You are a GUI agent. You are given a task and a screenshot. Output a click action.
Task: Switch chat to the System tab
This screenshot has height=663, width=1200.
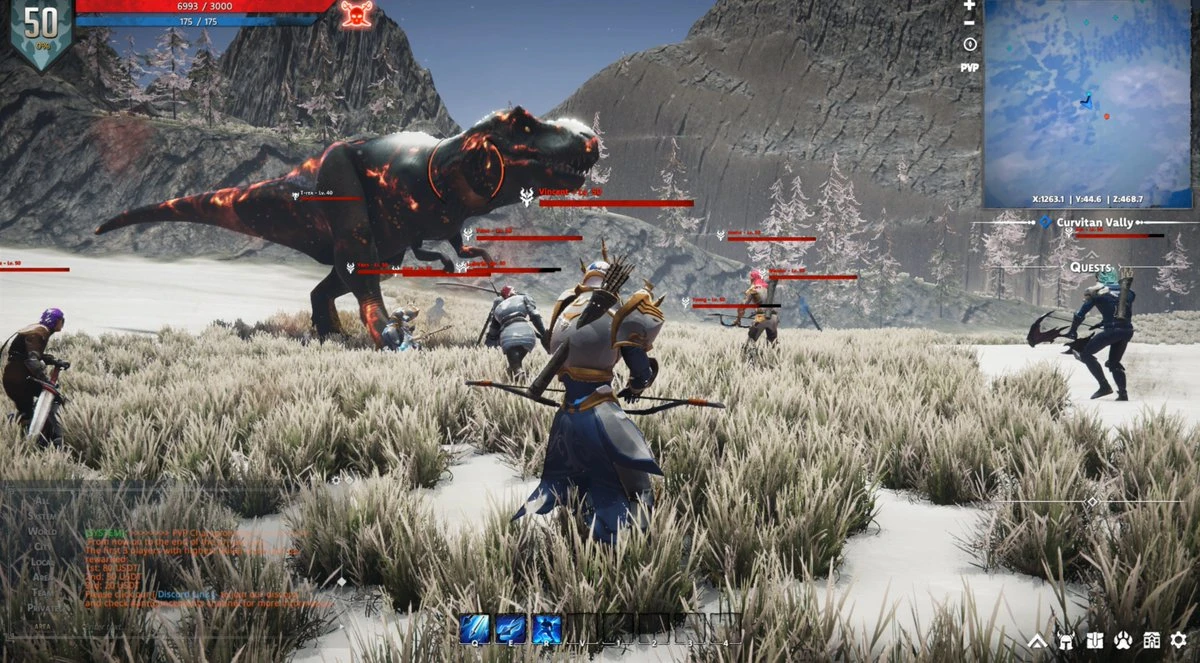click(x=42, y=516)
